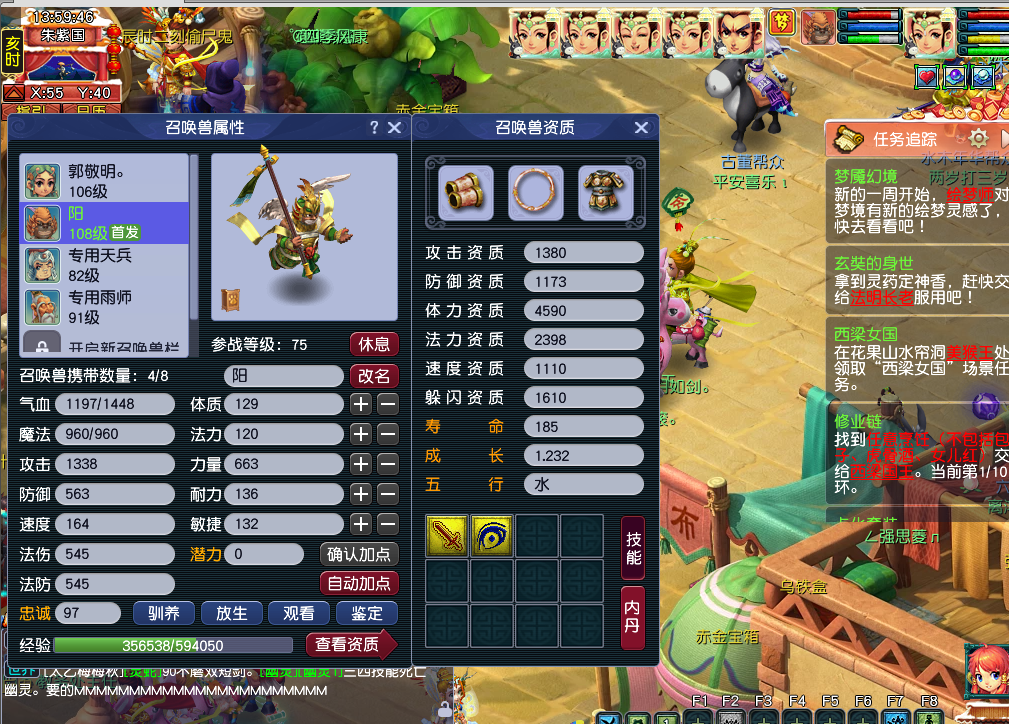Close the 召唤兽属性 window
1009x724 pixels.
click(x=395, y=128)
